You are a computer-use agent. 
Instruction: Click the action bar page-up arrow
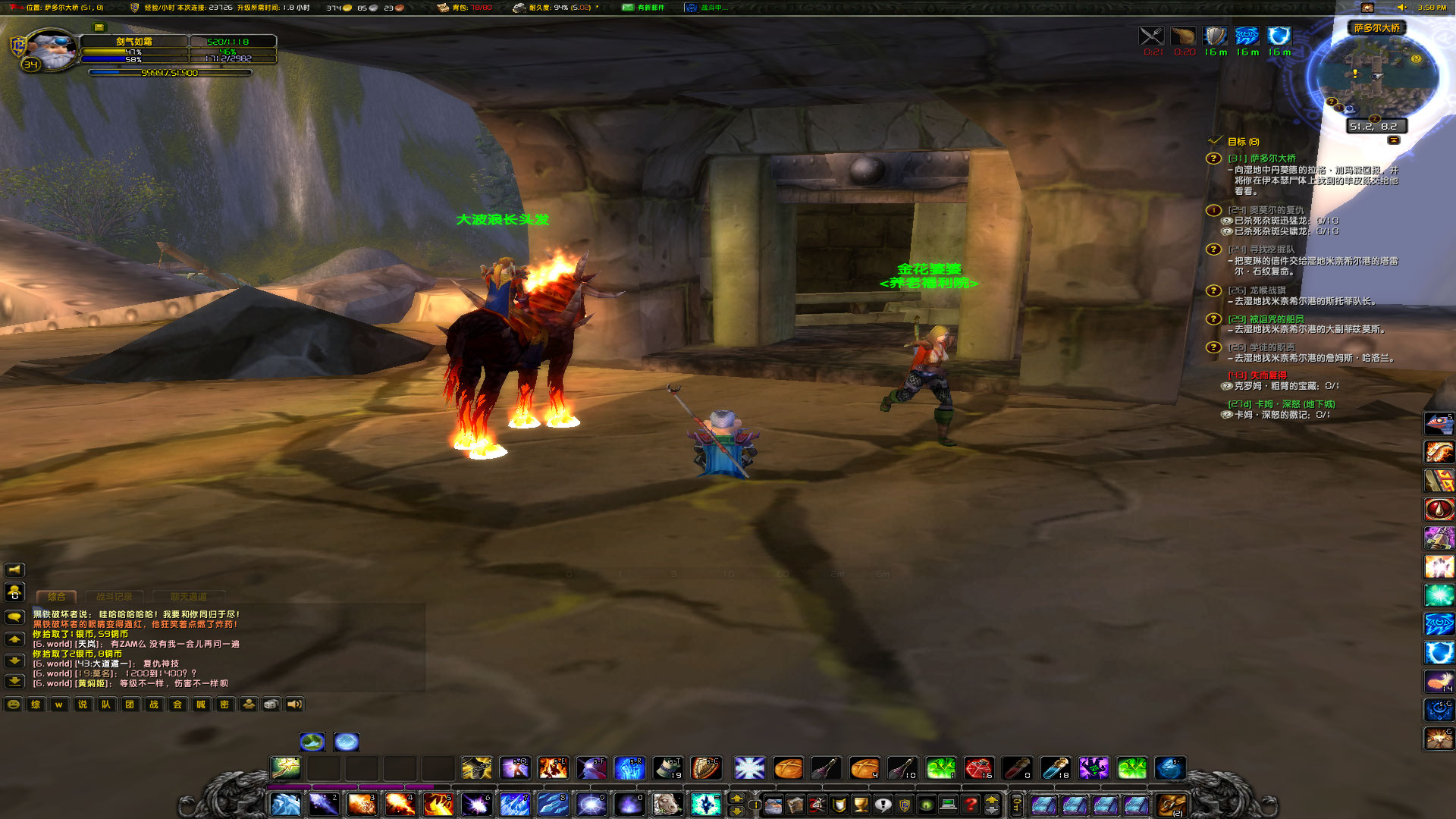point(736,798)
